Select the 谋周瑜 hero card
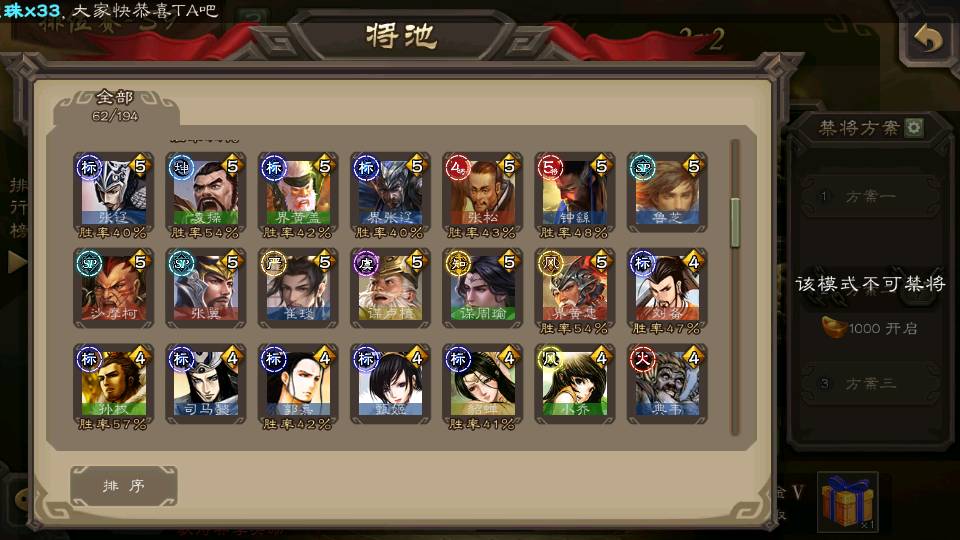Screen dimensions: 960x540 point(482,287)
